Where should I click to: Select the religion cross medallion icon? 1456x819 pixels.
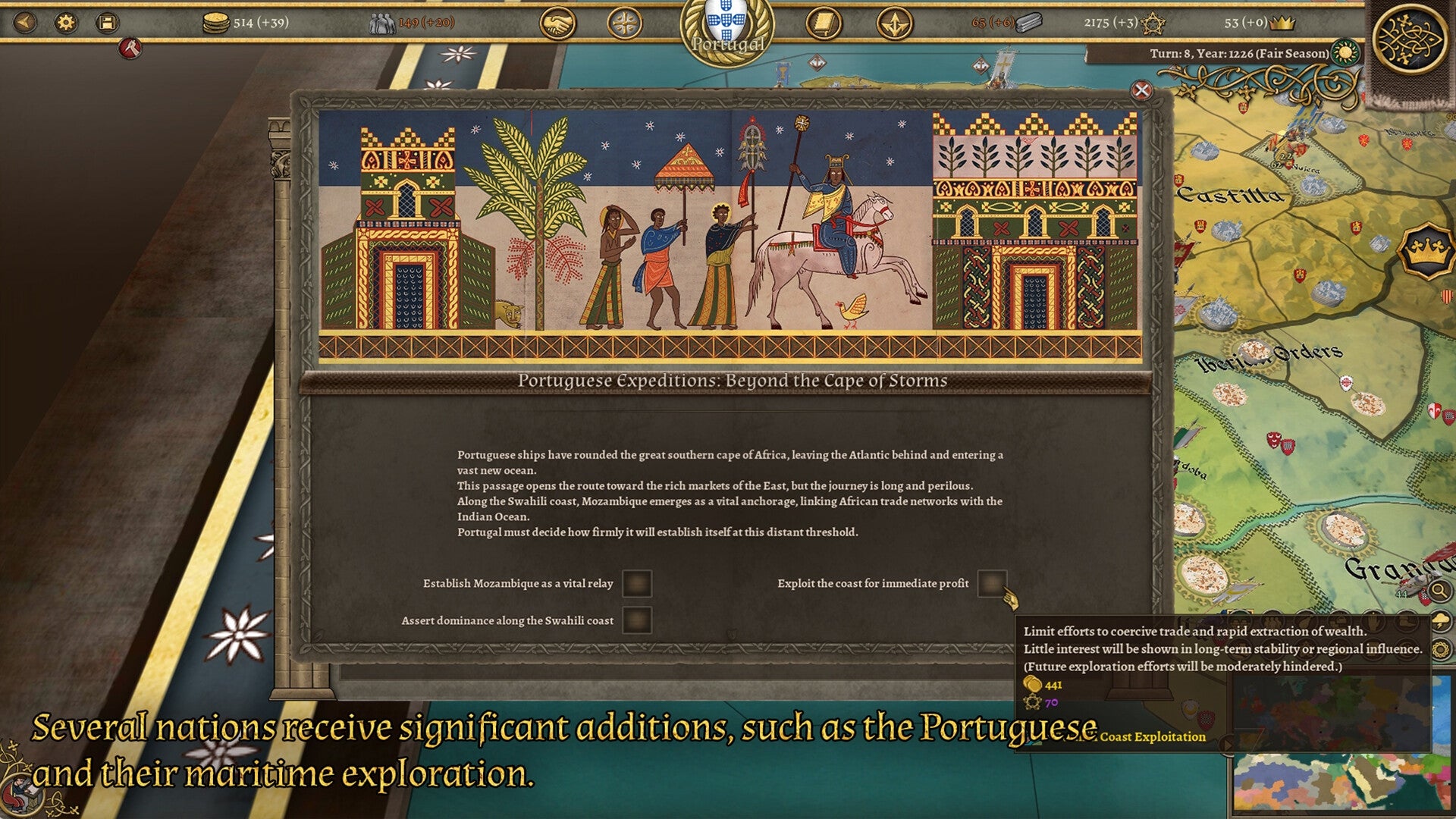(626, 22)
